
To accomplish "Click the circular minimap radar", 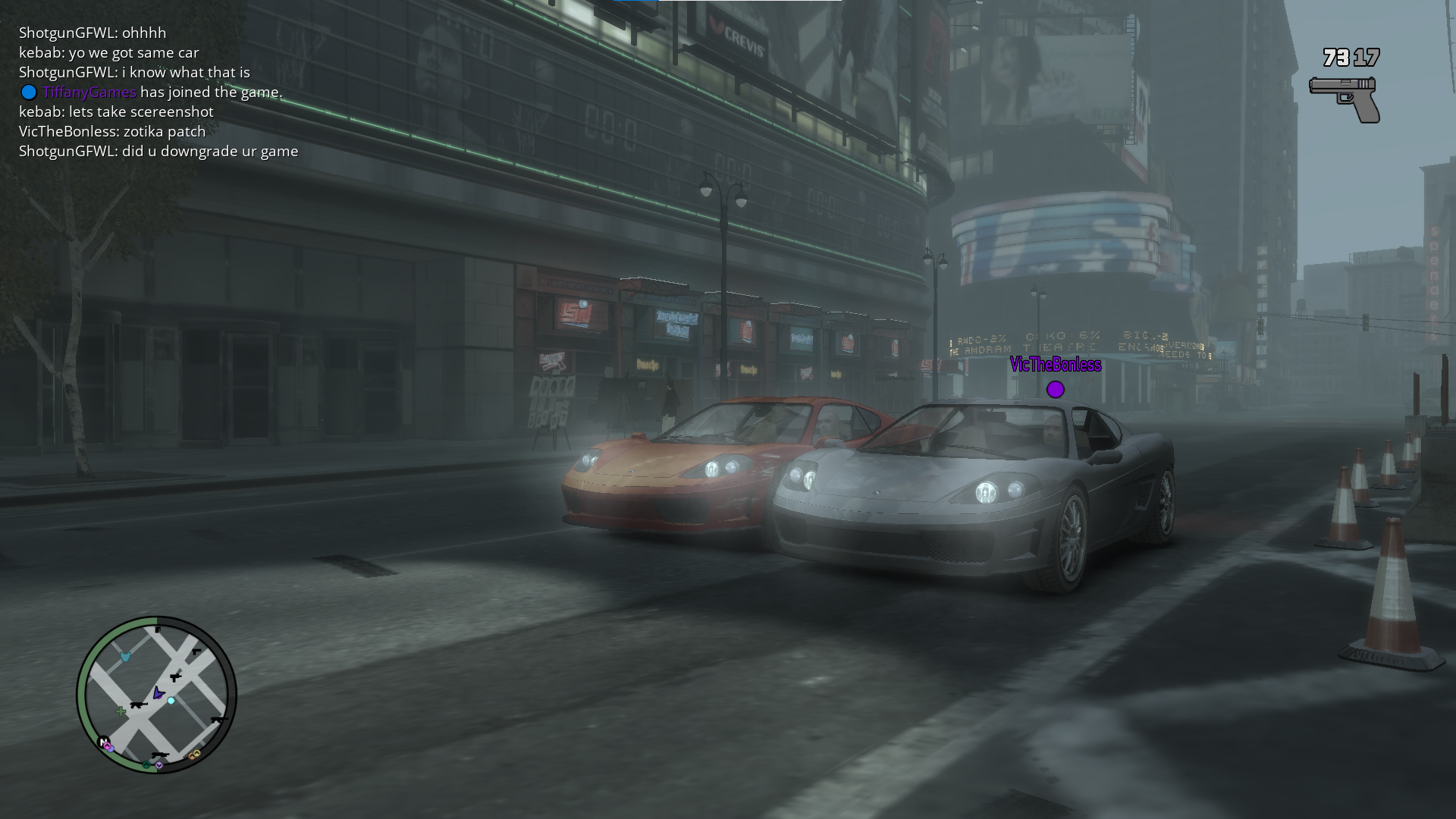I will pos(156,694).
